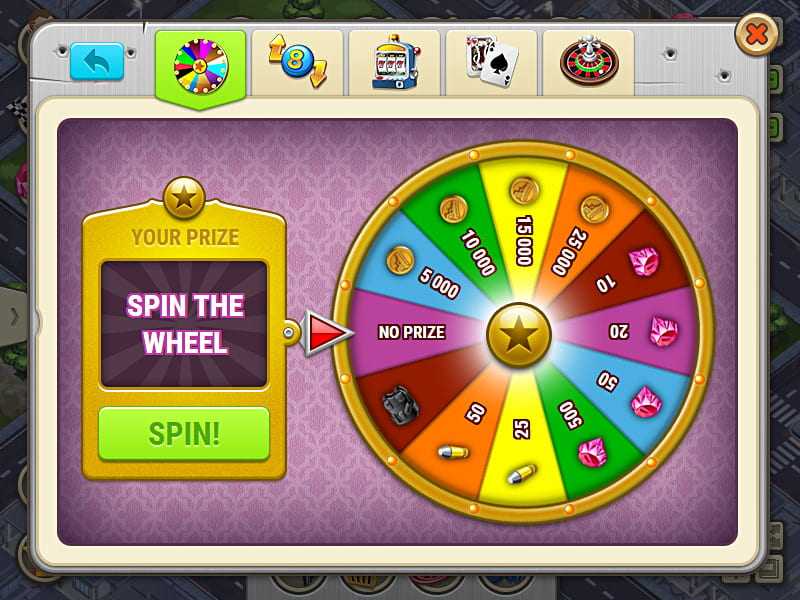Go back with the blue arrow button
This screenshot has width=800, height=600.
coord(97,61)
